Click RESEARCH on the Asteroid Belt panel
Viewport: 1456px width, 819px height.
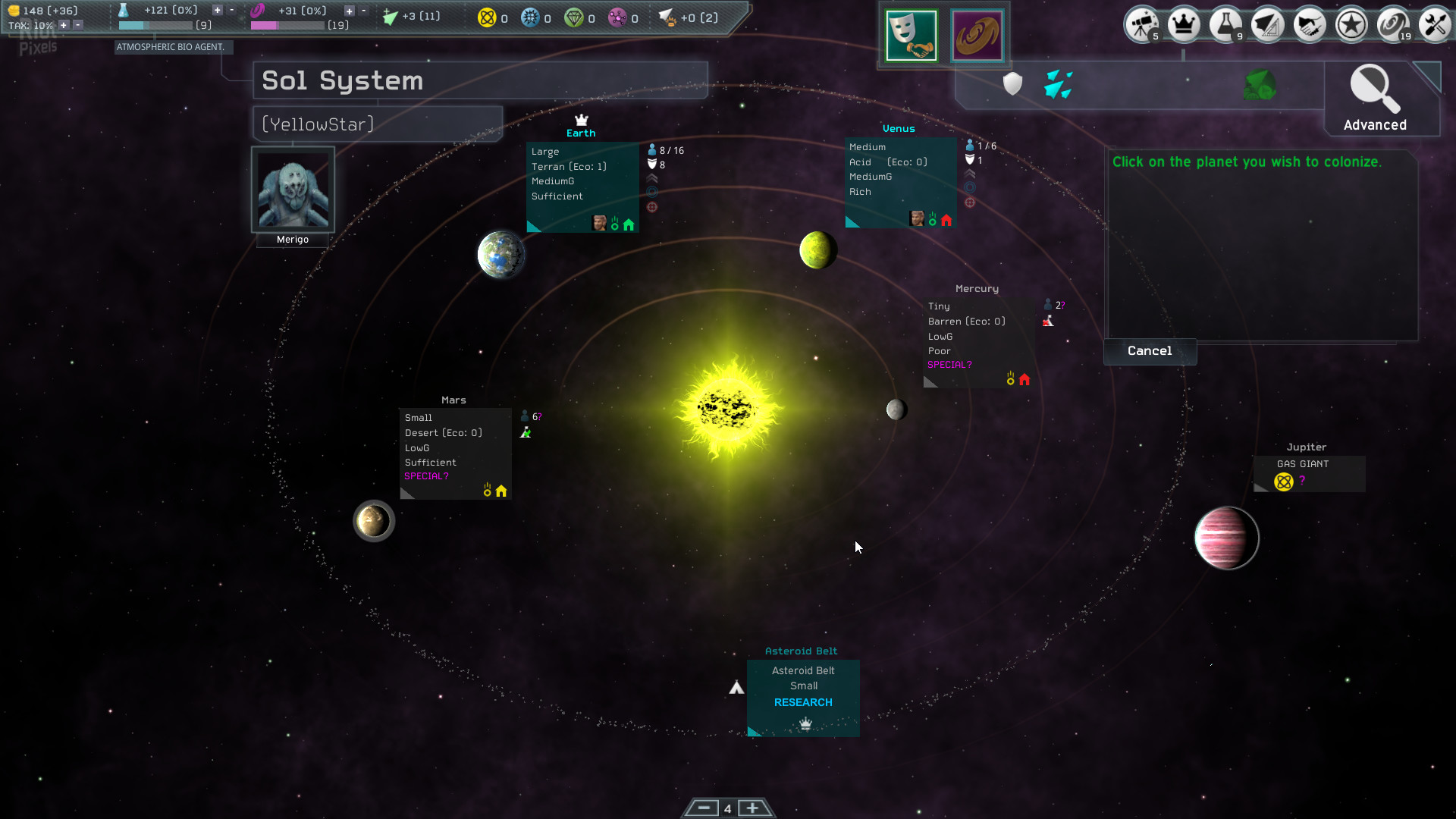point(803,703)
